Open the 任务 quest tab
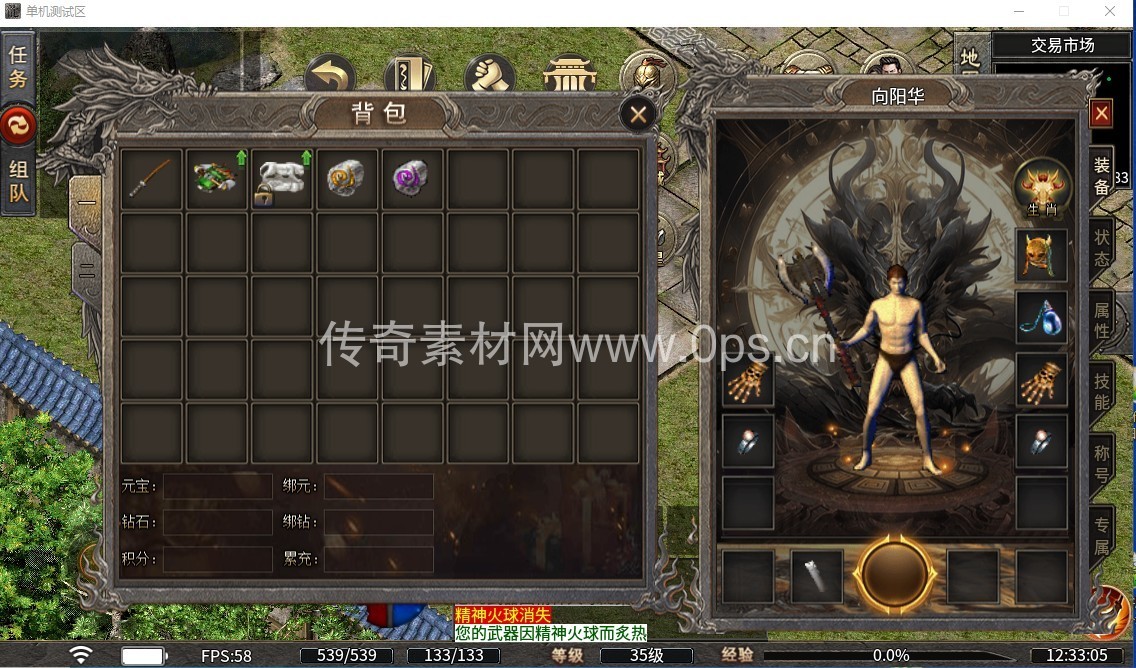This screenshot has height=668, width=1136. [18, 66]
